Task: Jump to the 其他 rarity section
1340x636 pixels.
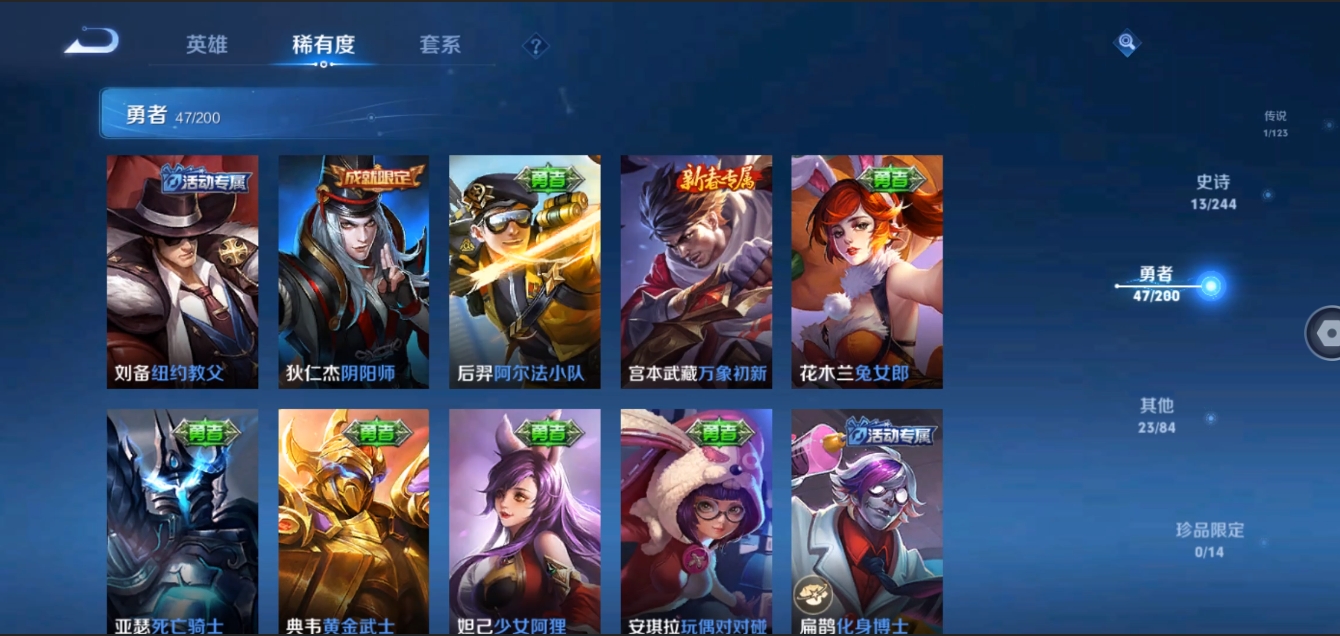Action: [1157, 415]
